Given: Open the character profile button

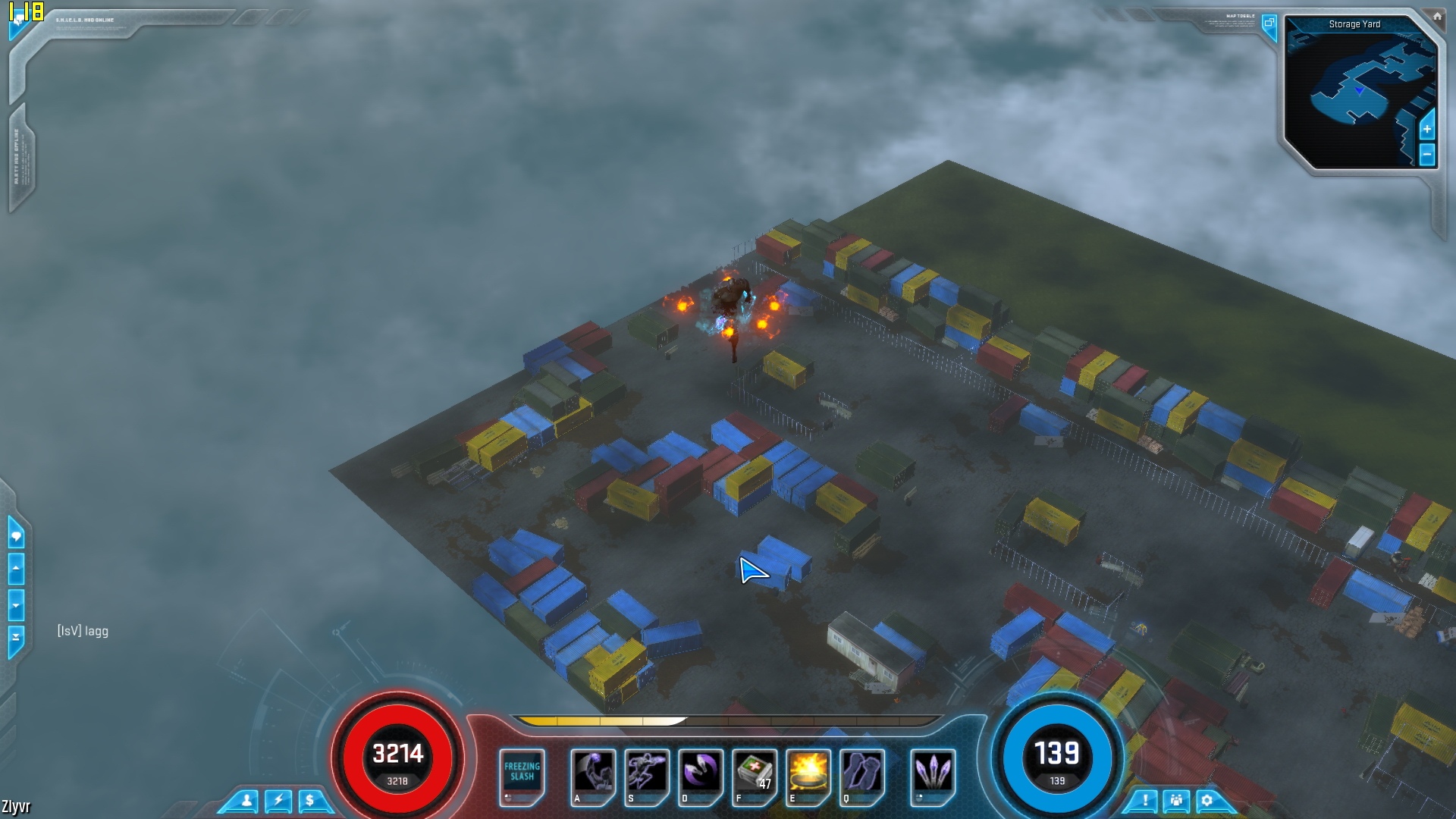Looking at the screenshot, I should (x=246, y=801).
